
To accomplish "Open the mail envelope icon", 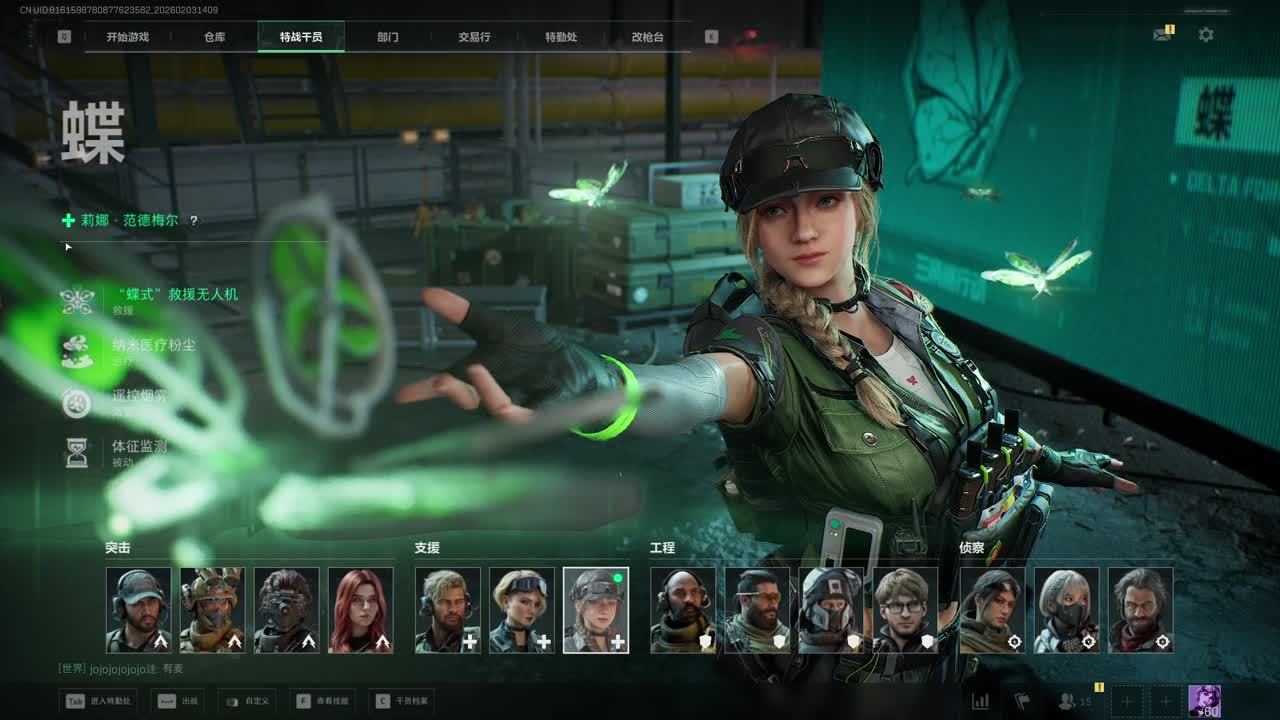I will pos(1162,34).
